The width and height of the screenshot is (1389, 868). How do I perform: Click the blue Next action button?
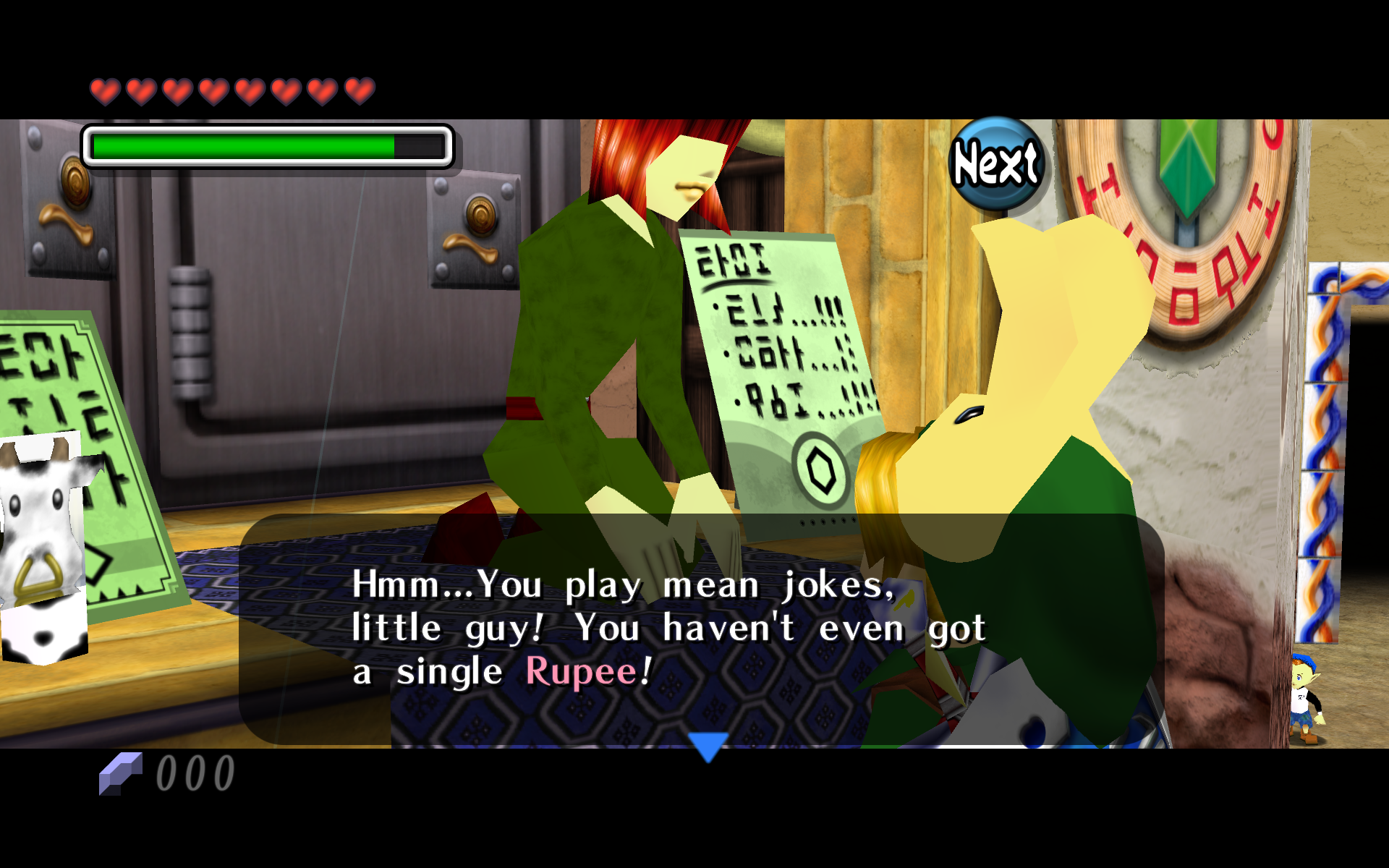point(996,163)
